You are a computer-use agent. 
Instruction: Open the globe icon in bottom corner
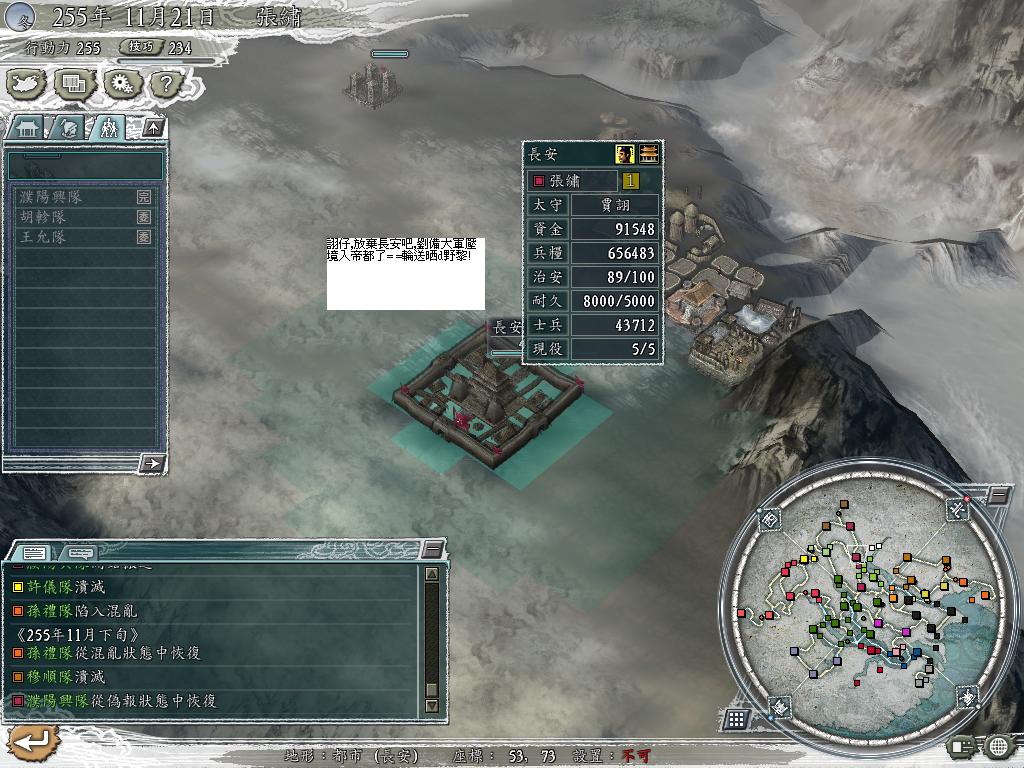pos(998,745)
